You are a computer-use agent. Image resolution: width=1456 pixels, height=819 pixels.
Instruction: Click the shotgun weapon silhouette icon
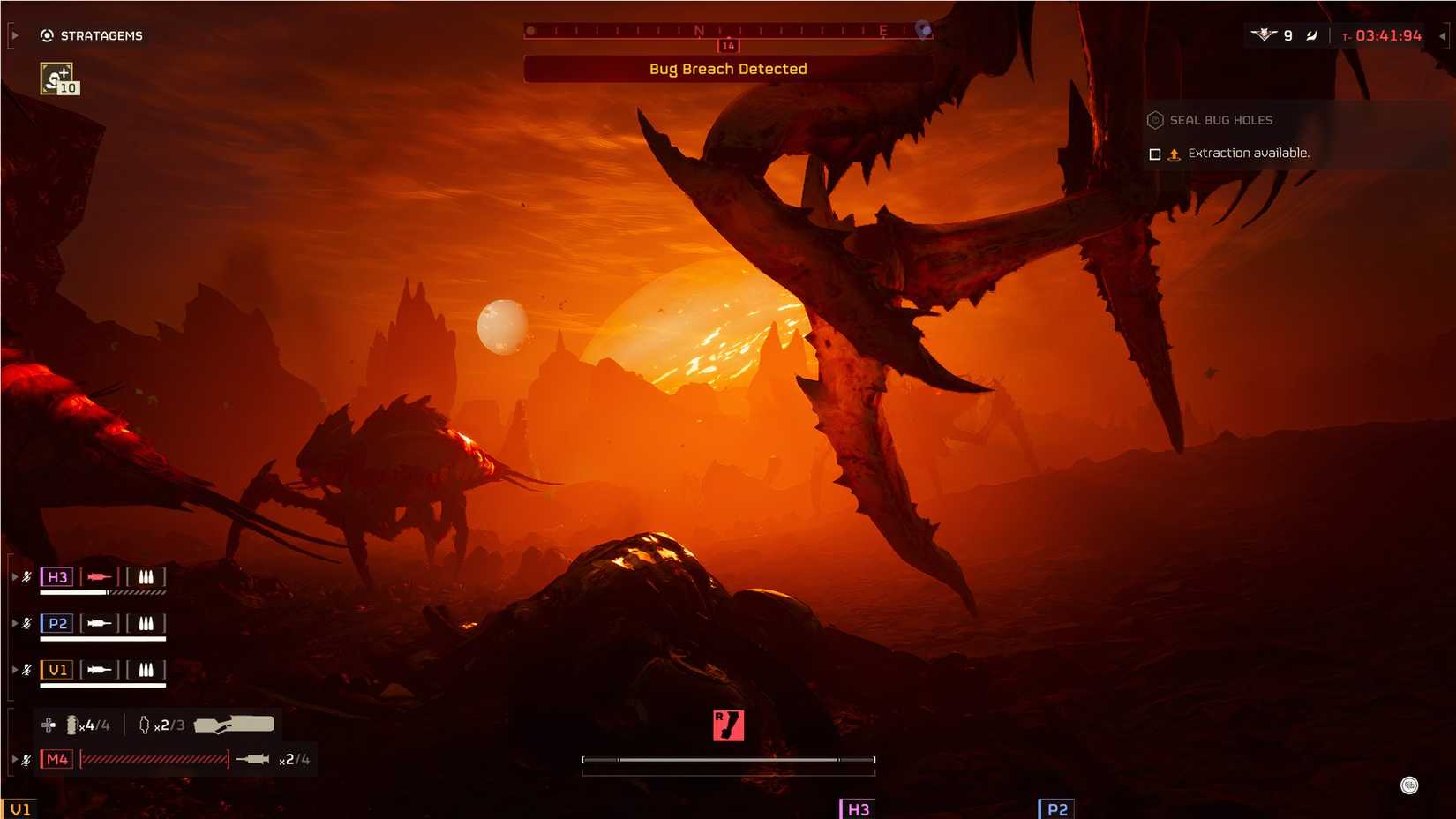click(x=236, y=723)
